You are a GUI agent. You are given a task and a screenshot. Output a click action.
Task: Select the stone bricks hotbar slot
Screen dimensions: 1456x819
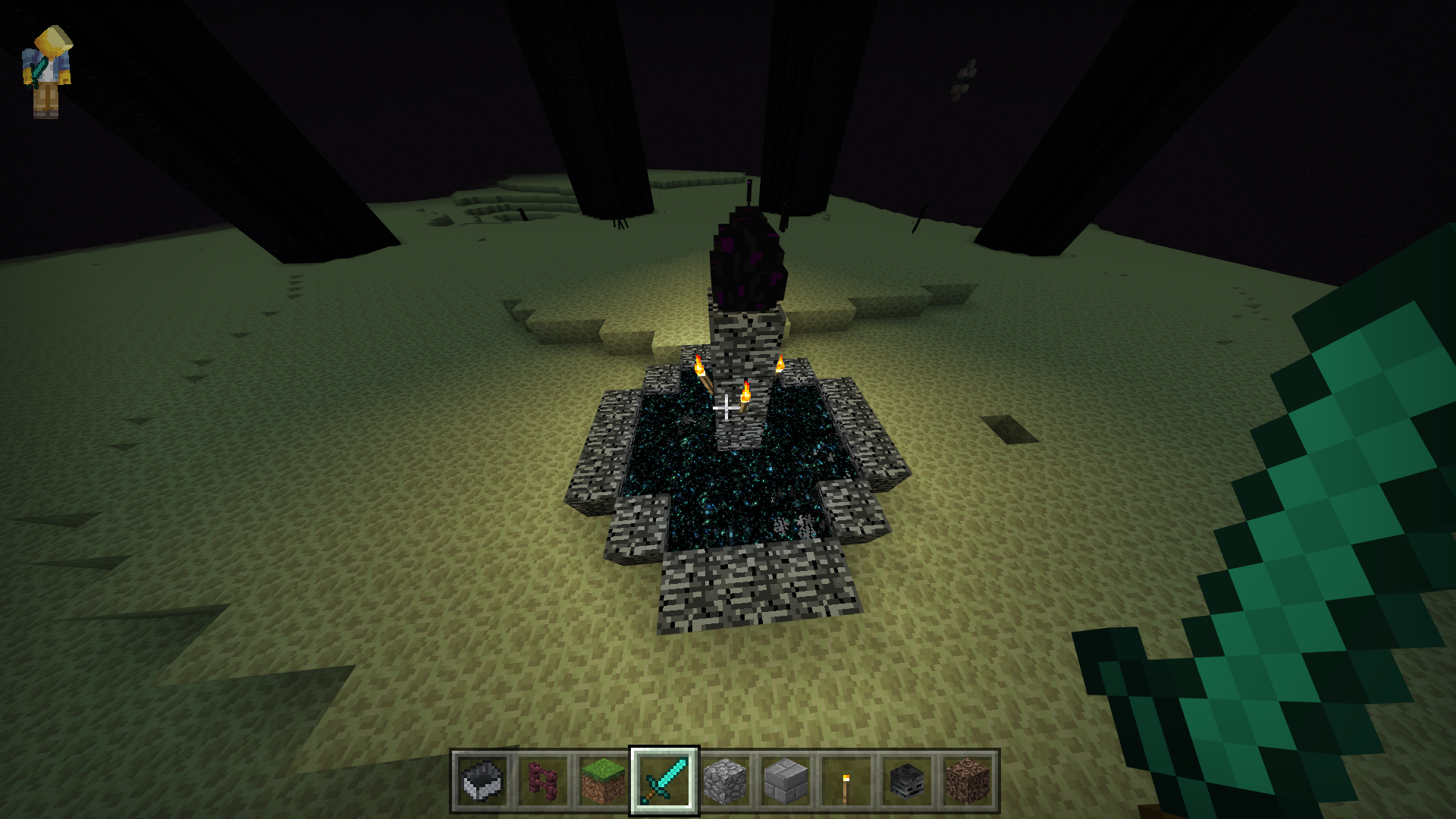point(786,781)
